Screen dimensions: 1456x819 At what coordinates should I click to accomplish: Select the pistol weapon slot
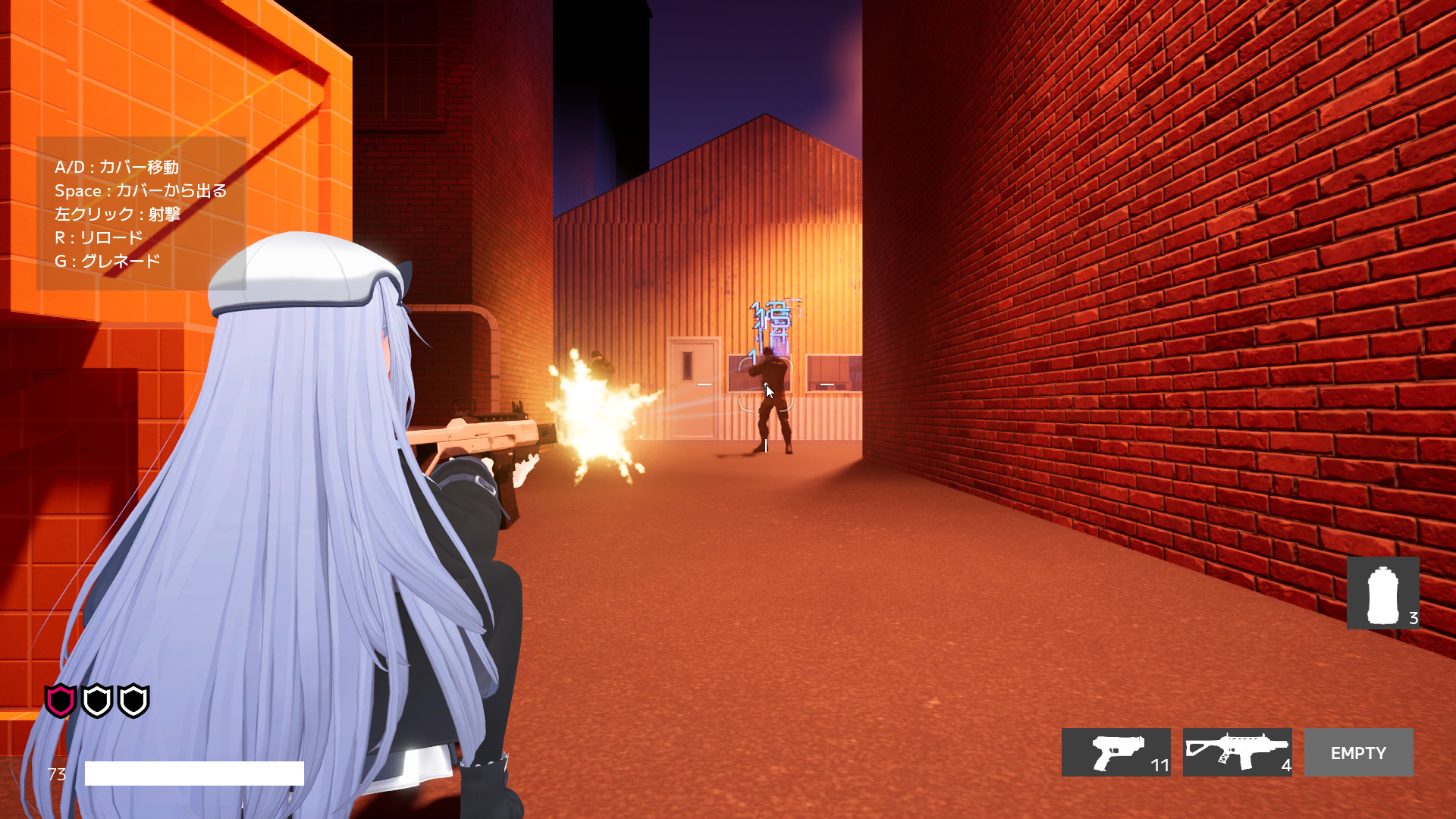pos(1116,752)
